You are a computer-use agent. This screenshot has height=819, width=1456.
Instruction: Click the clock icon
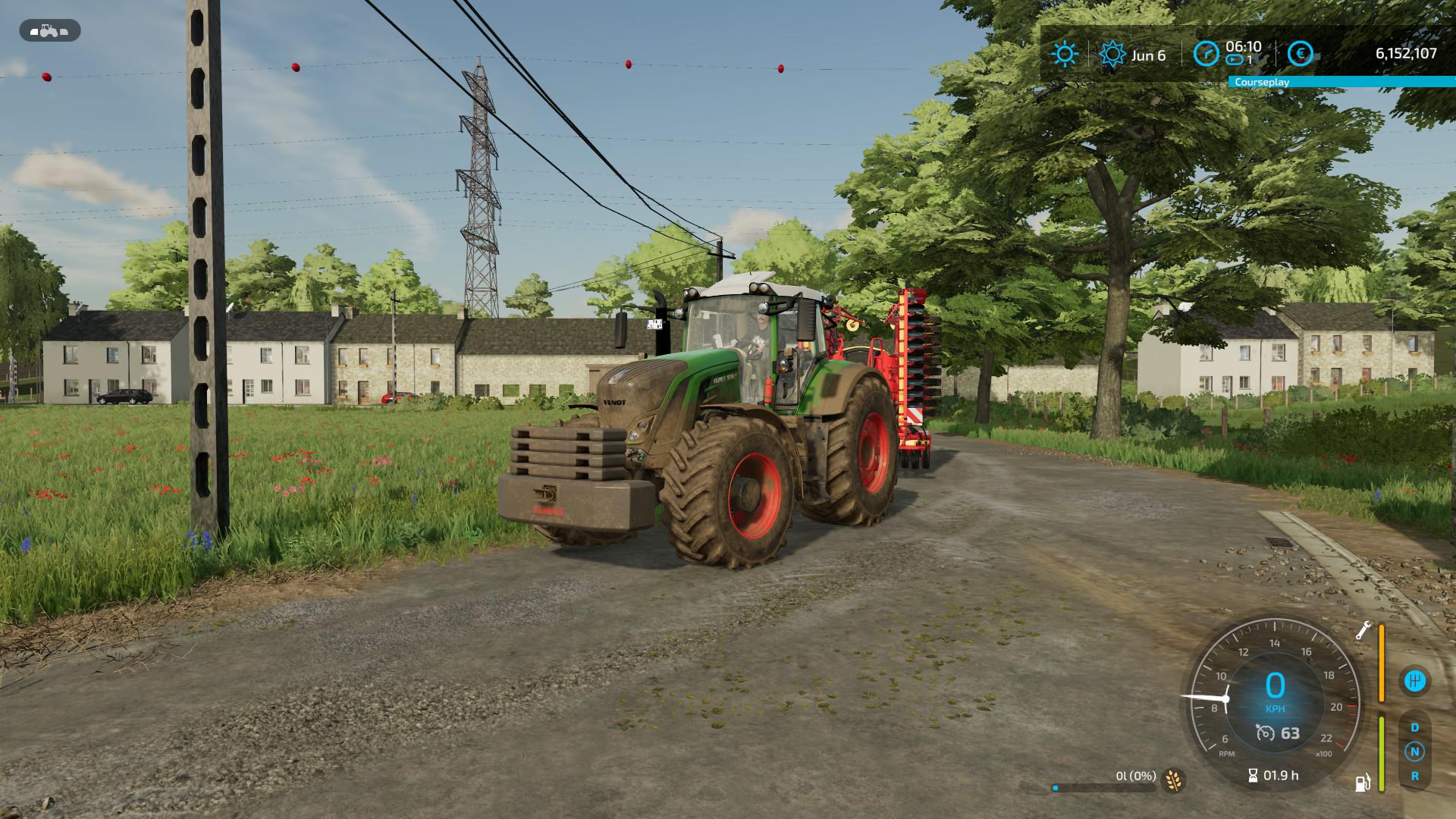pyautogui.click(x=1206, y=54)
